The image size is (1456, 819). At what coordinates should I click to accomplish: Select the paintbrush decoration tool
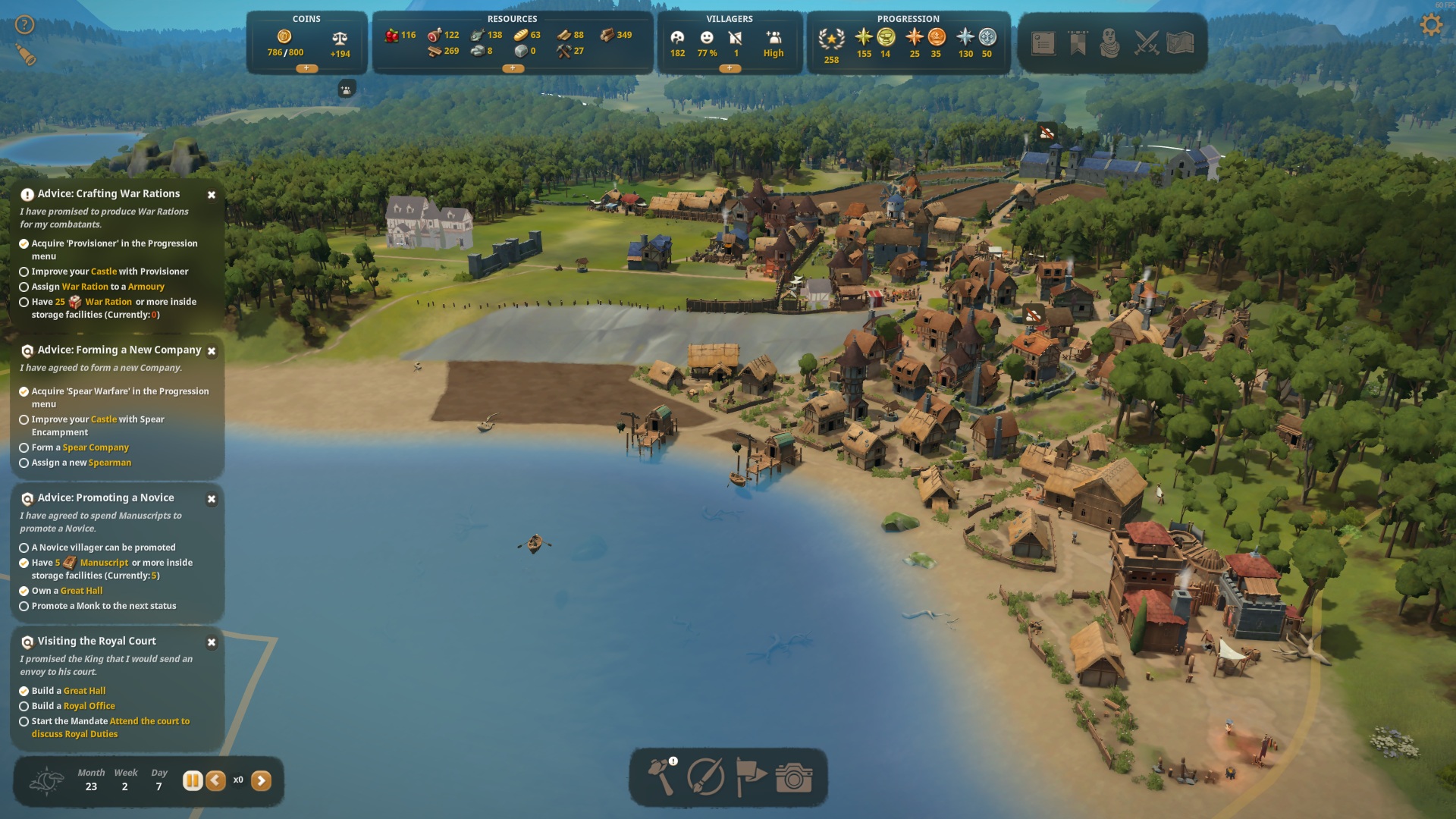(705, 777)
